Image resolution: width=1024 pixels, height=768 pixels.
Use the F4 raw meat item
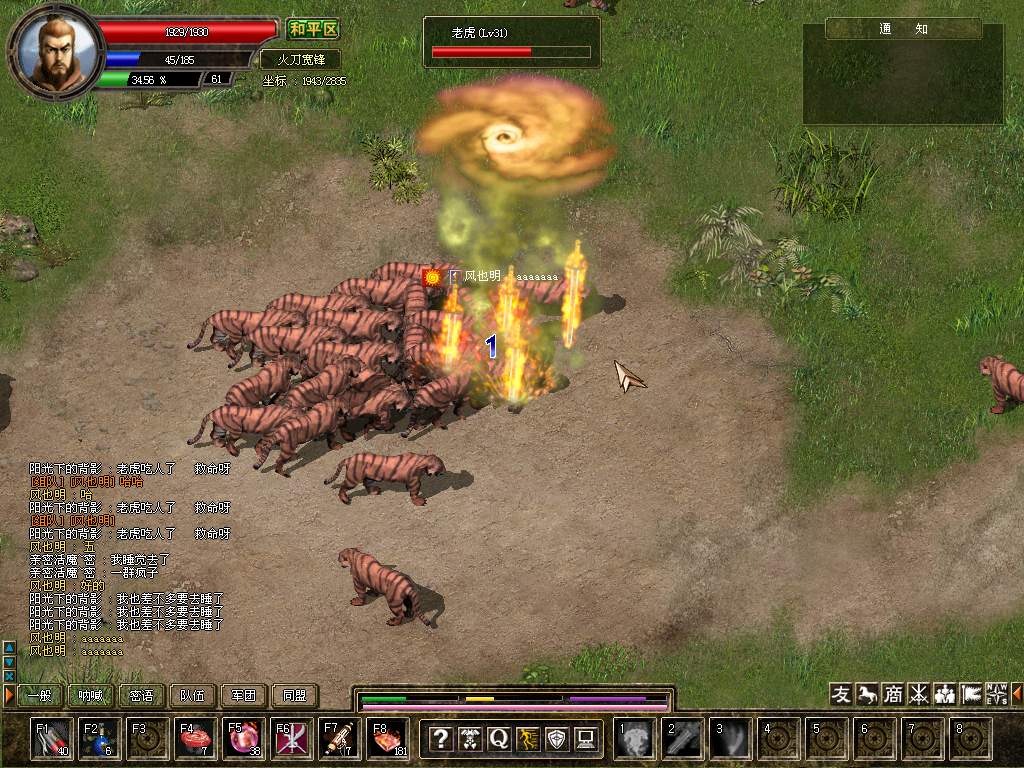point(196,739)
